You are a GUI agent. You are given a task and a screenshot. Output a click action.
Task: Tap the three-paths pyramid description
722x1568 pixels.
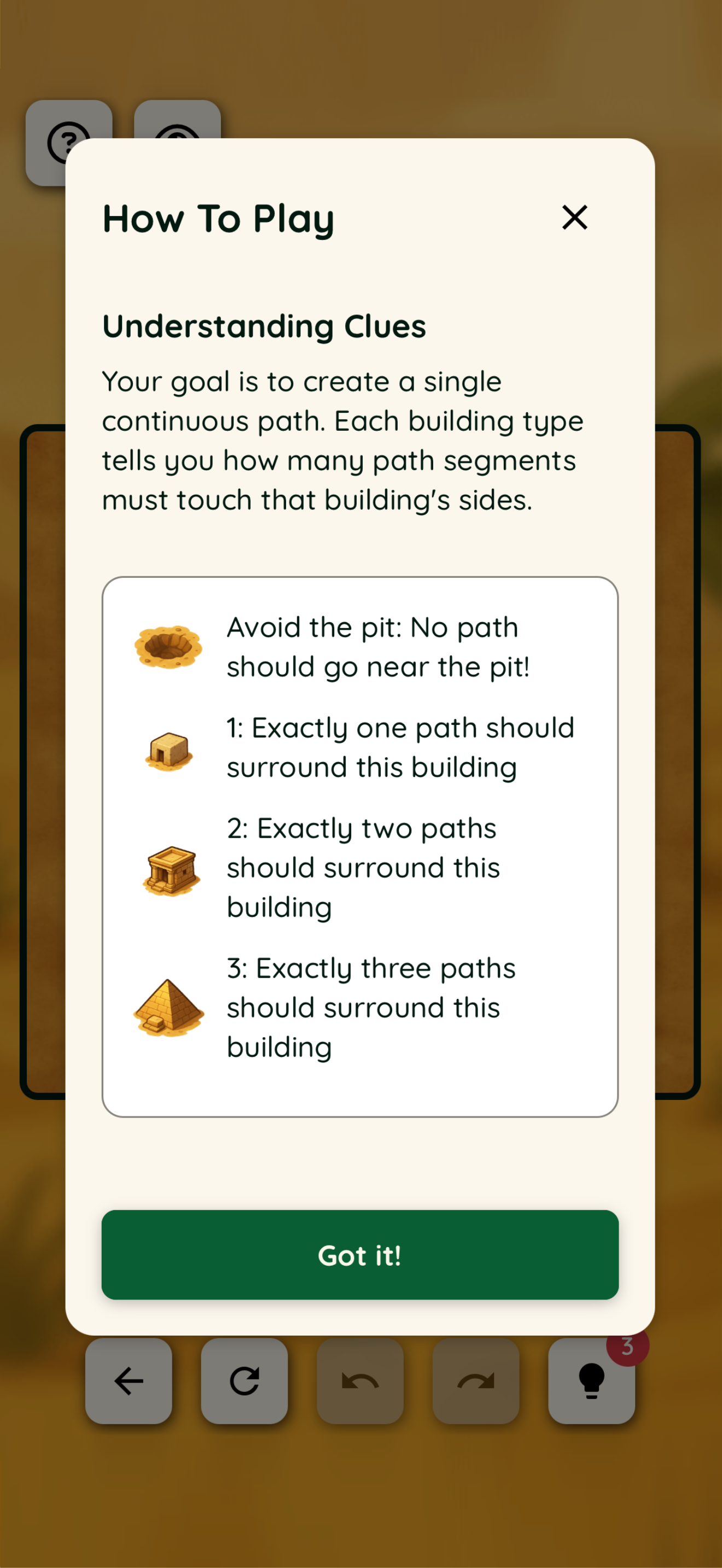[370, 1008]
